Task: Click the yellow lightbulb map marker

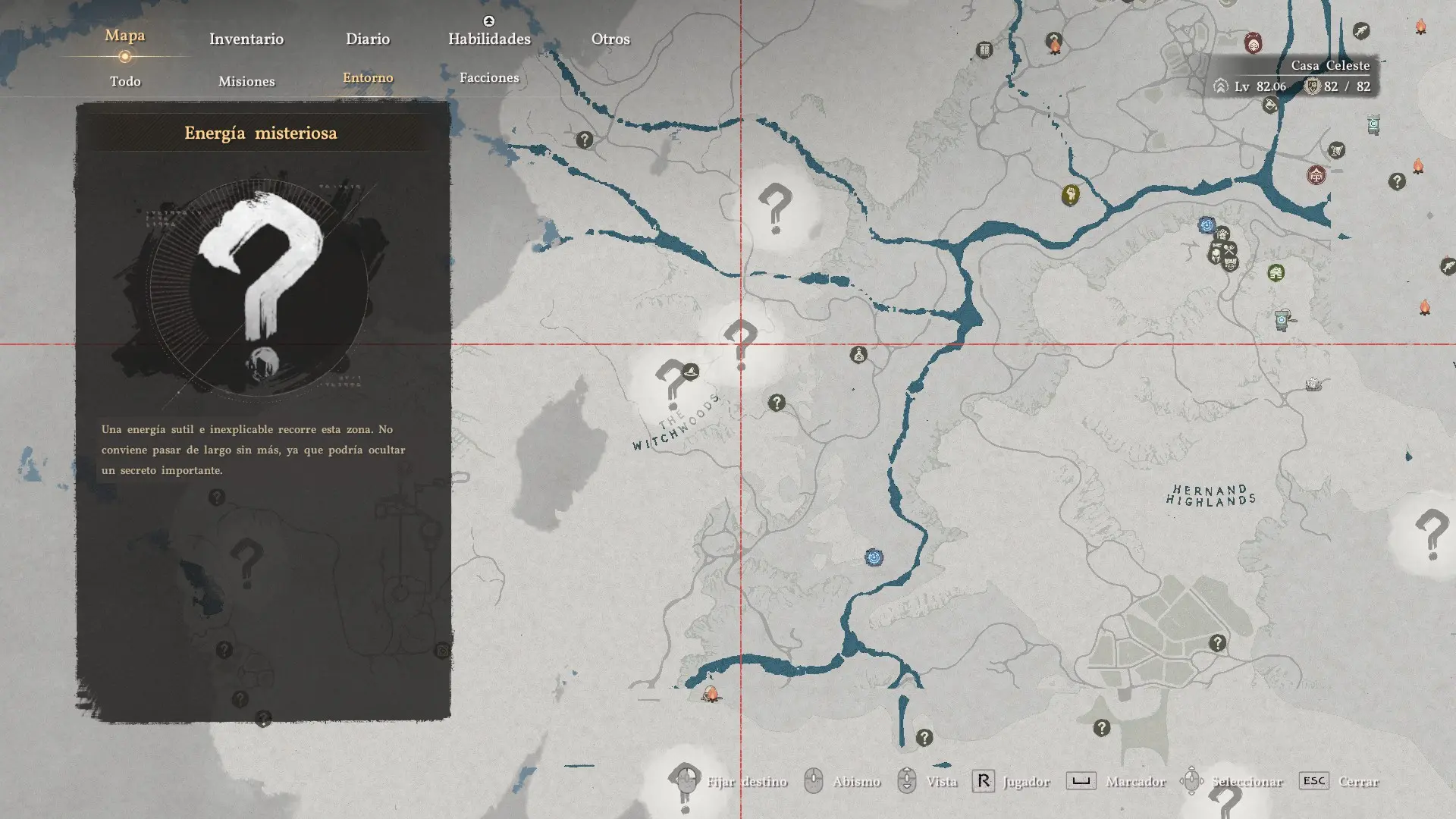Action: click(x=1070, y=195)
